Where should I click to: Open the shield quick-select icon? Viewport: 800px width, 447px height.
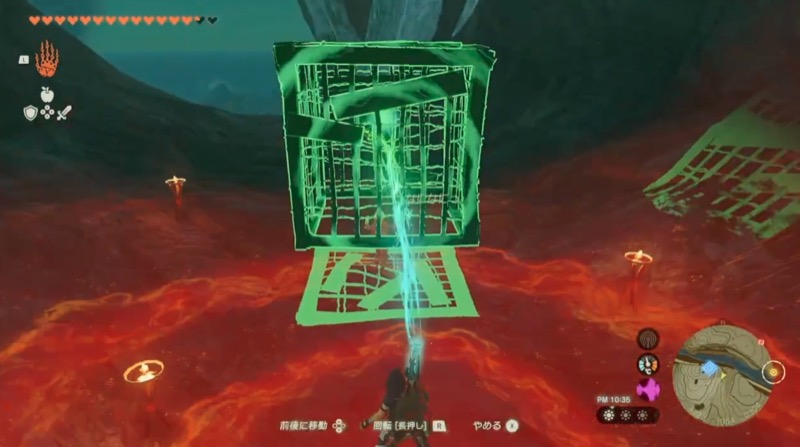tap(30, 113)
